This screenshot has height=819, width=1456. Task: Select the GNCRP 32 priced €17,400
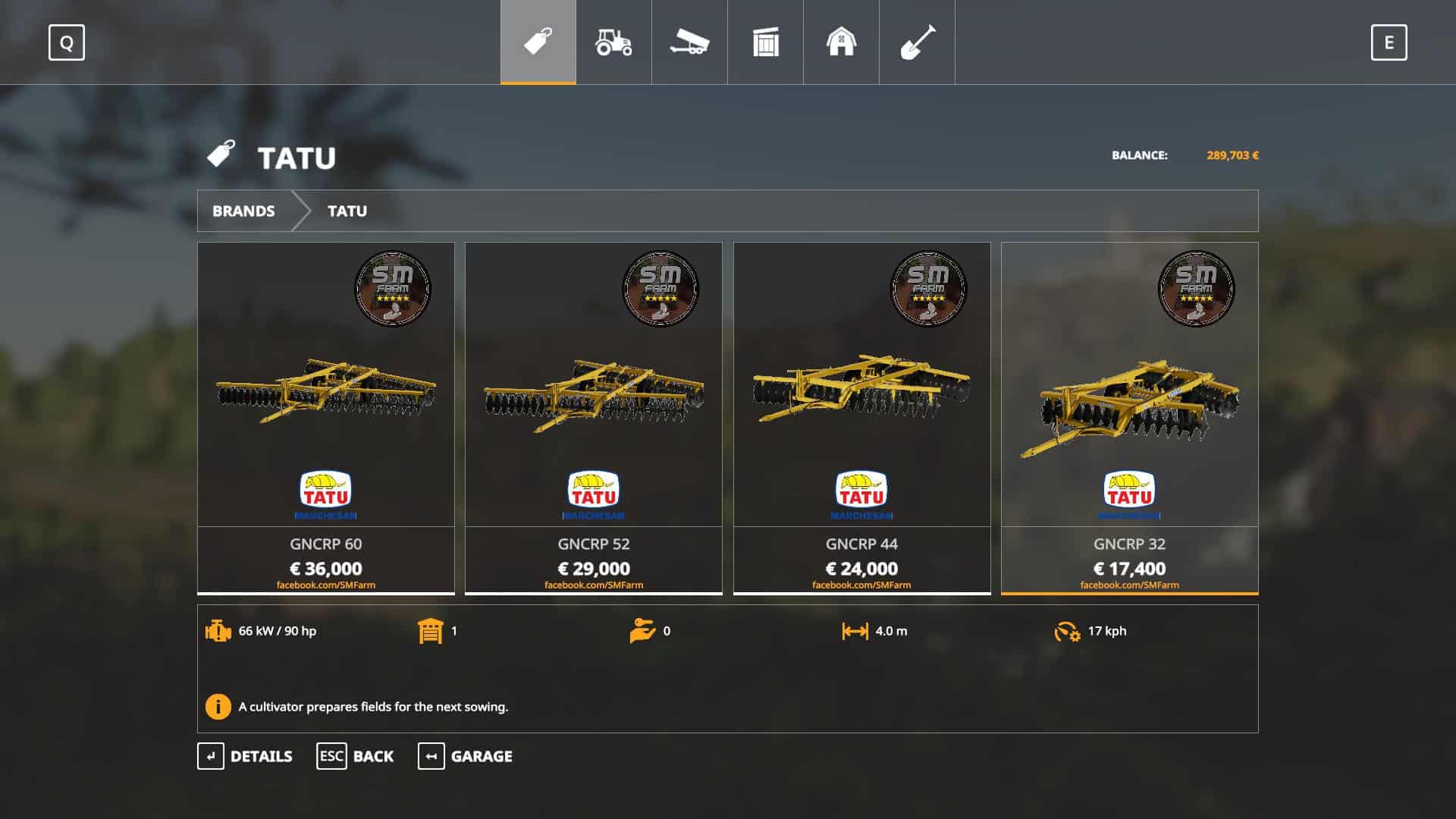[1129, 417]
